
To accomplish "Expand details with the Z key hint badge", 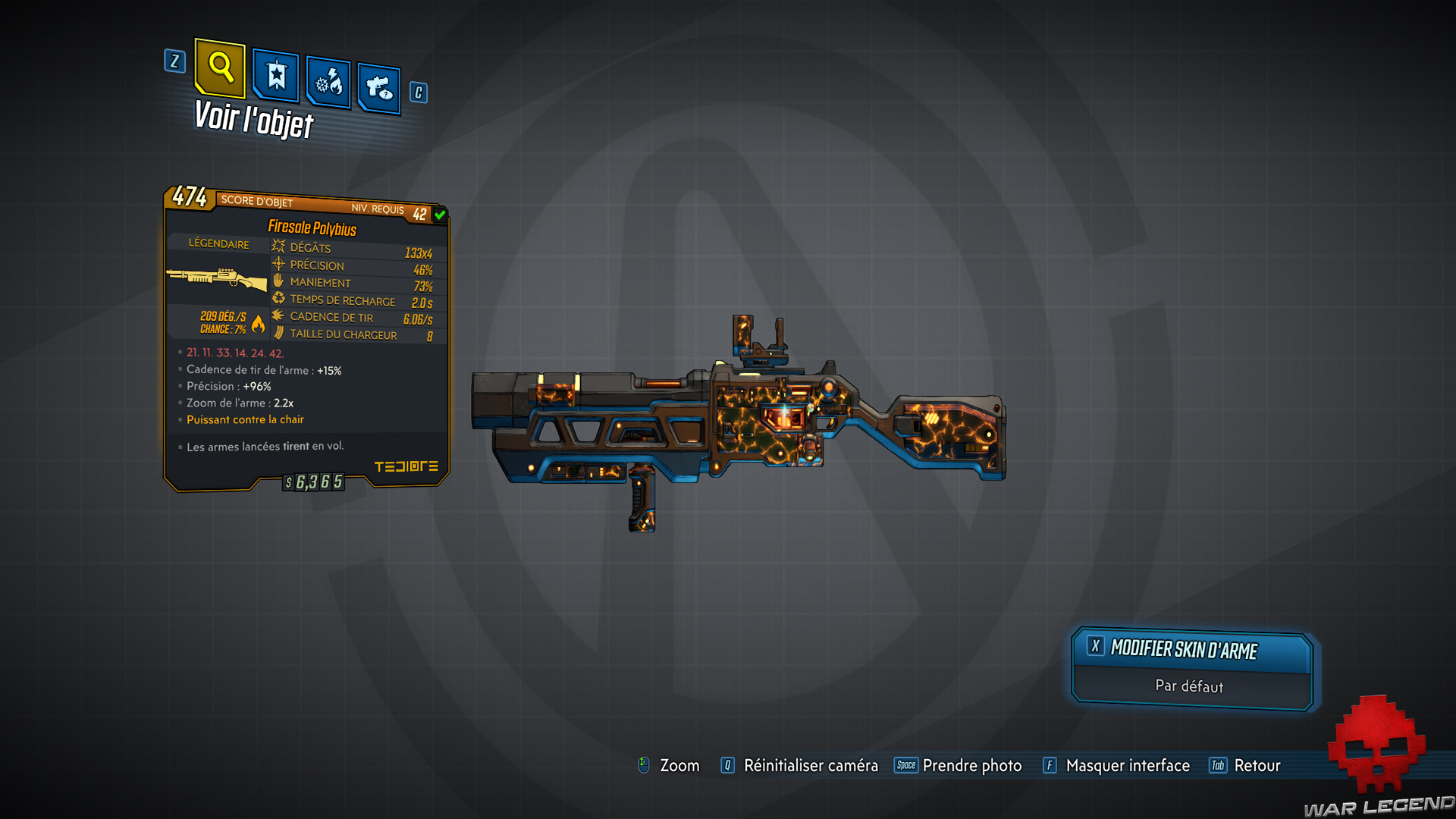I will (x=175, y=62).
